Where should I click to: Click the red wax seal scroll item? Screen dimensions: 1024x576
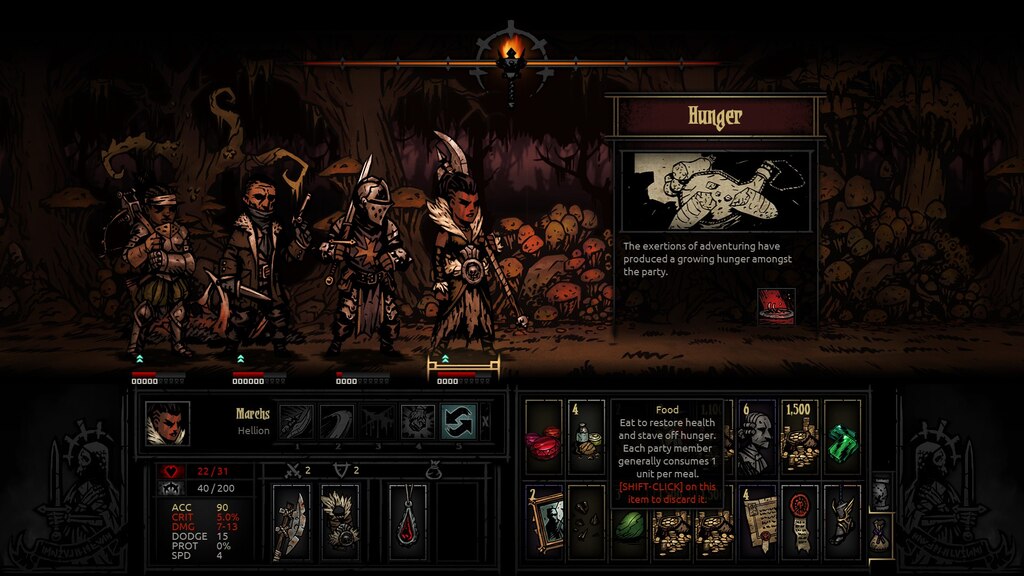coord(799,521)
